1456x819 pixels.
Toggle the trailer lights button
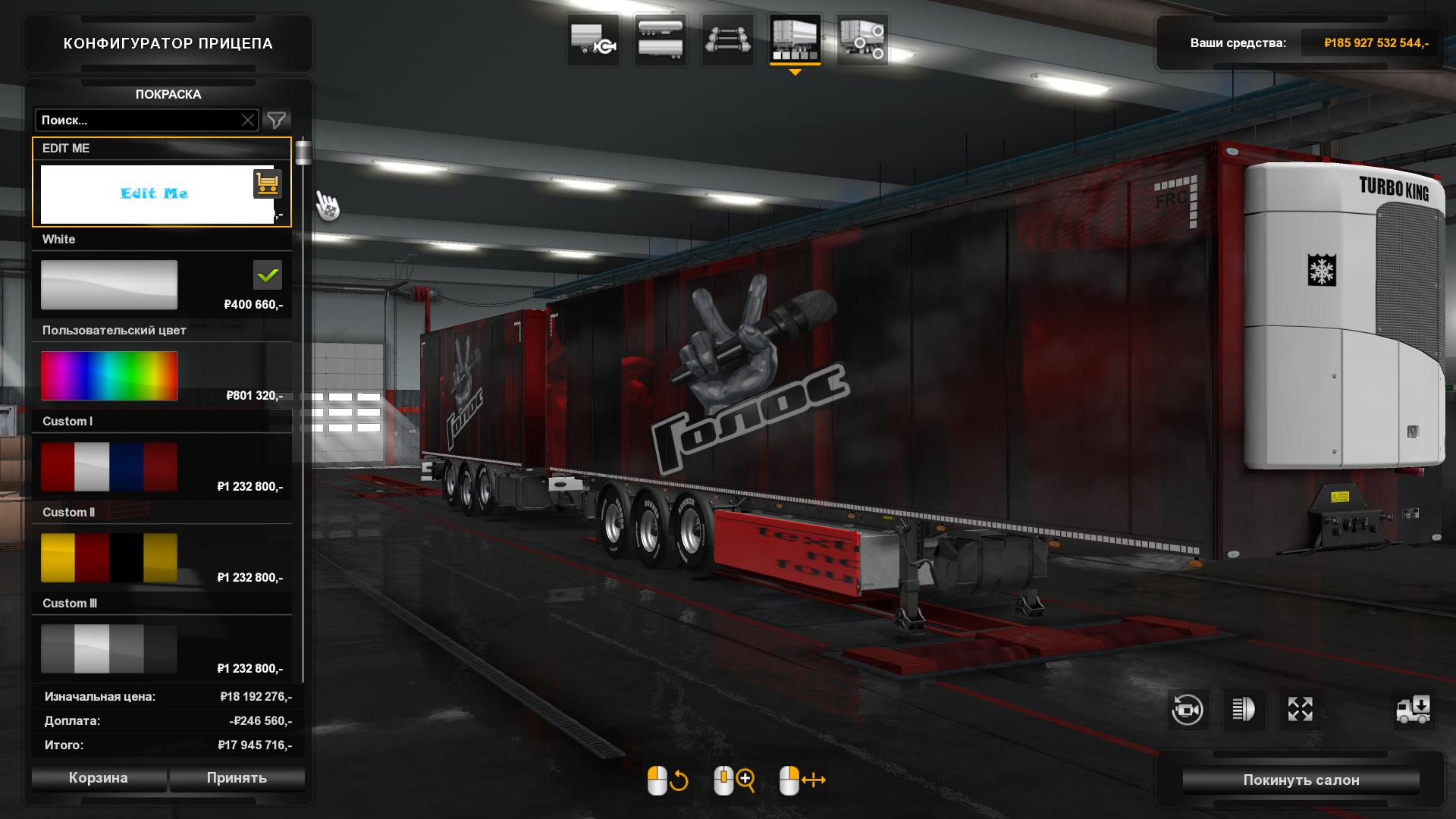coord(1244,711)
